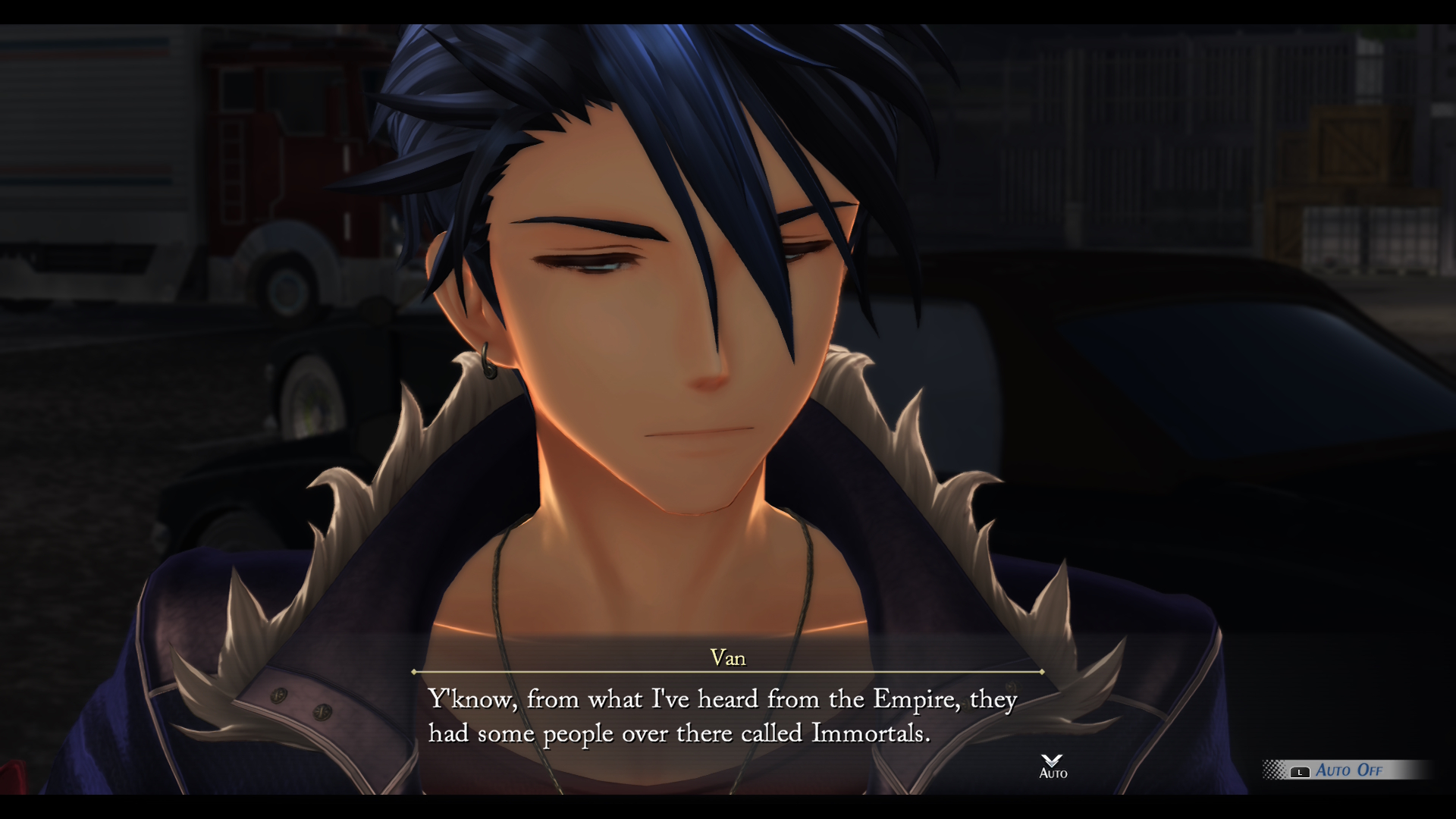Viewport: 1456px width, 819px height.
Task: Toggle the Auto Off dialogue mode
Action: tap(1347, 770)
